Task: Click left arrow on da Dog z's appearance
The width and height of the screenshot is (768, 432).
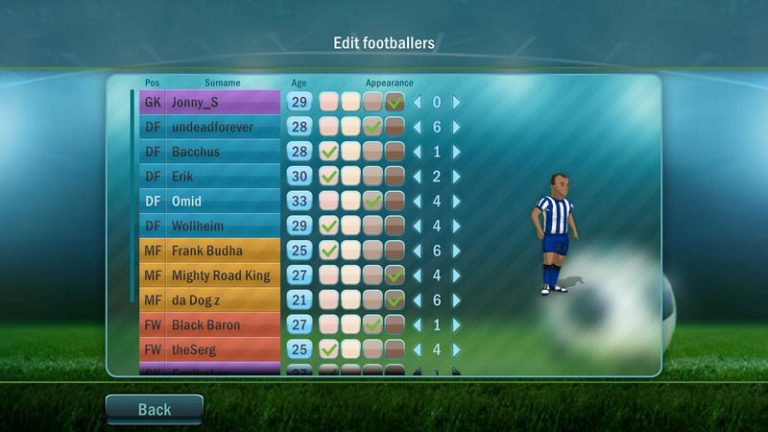Action: click(x=418, y=300)
